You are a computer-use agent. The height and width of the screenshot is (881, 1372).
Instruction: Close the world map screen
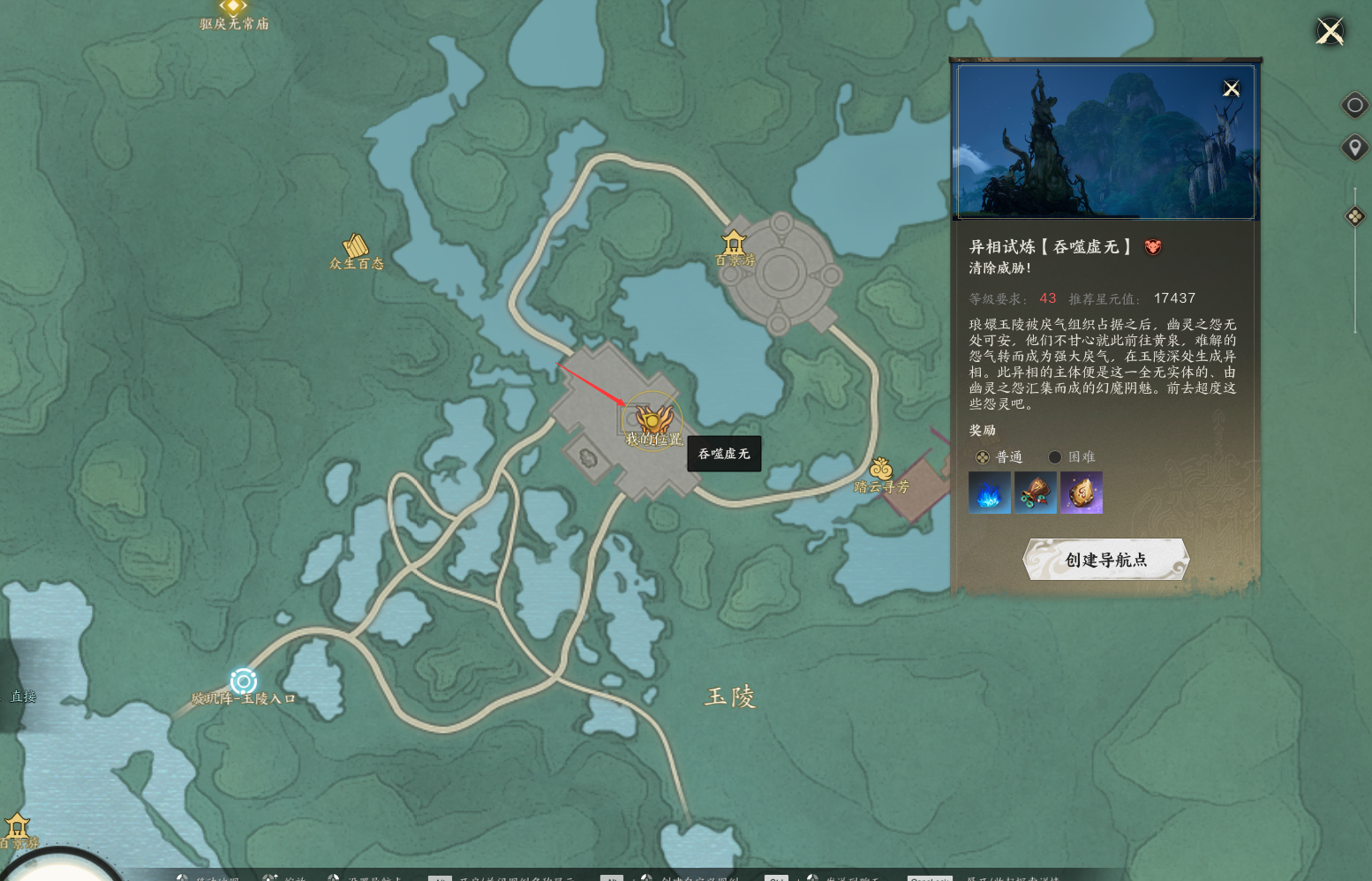pos(1330,32)
